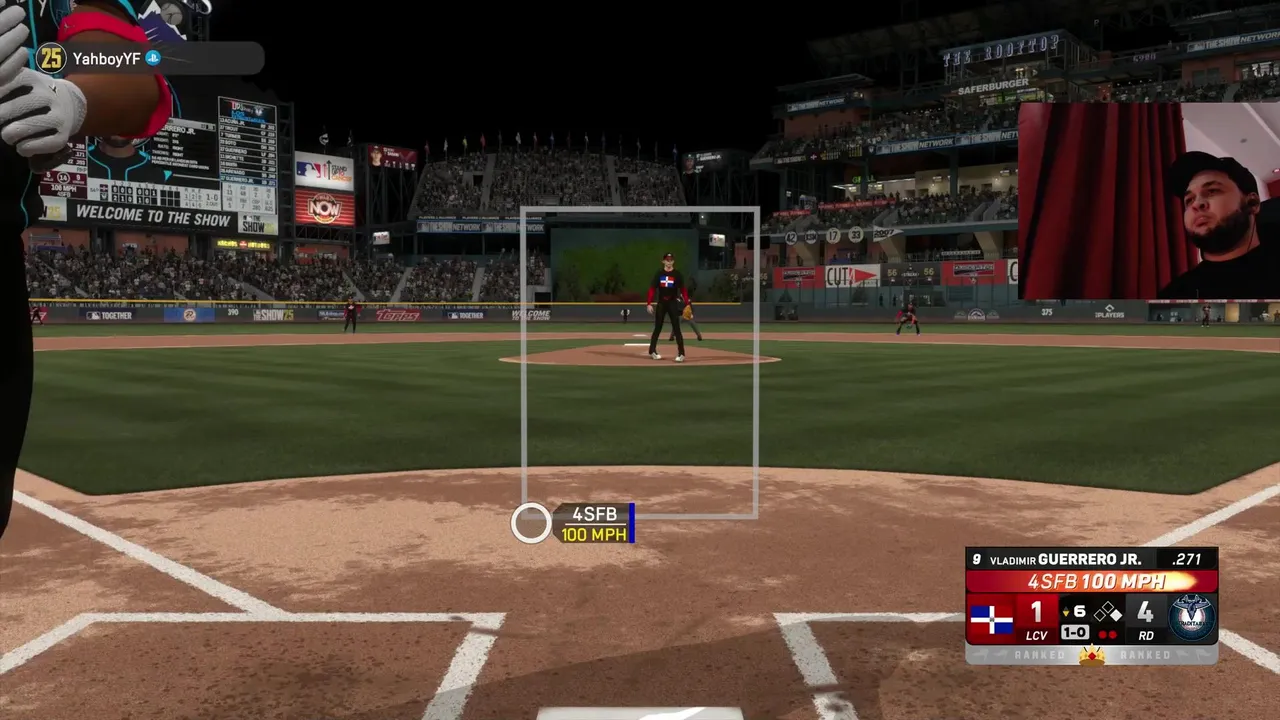Select the circular pitch location marker
The height and width of the screenshot is (720, 1280).
tap(531, 523)
